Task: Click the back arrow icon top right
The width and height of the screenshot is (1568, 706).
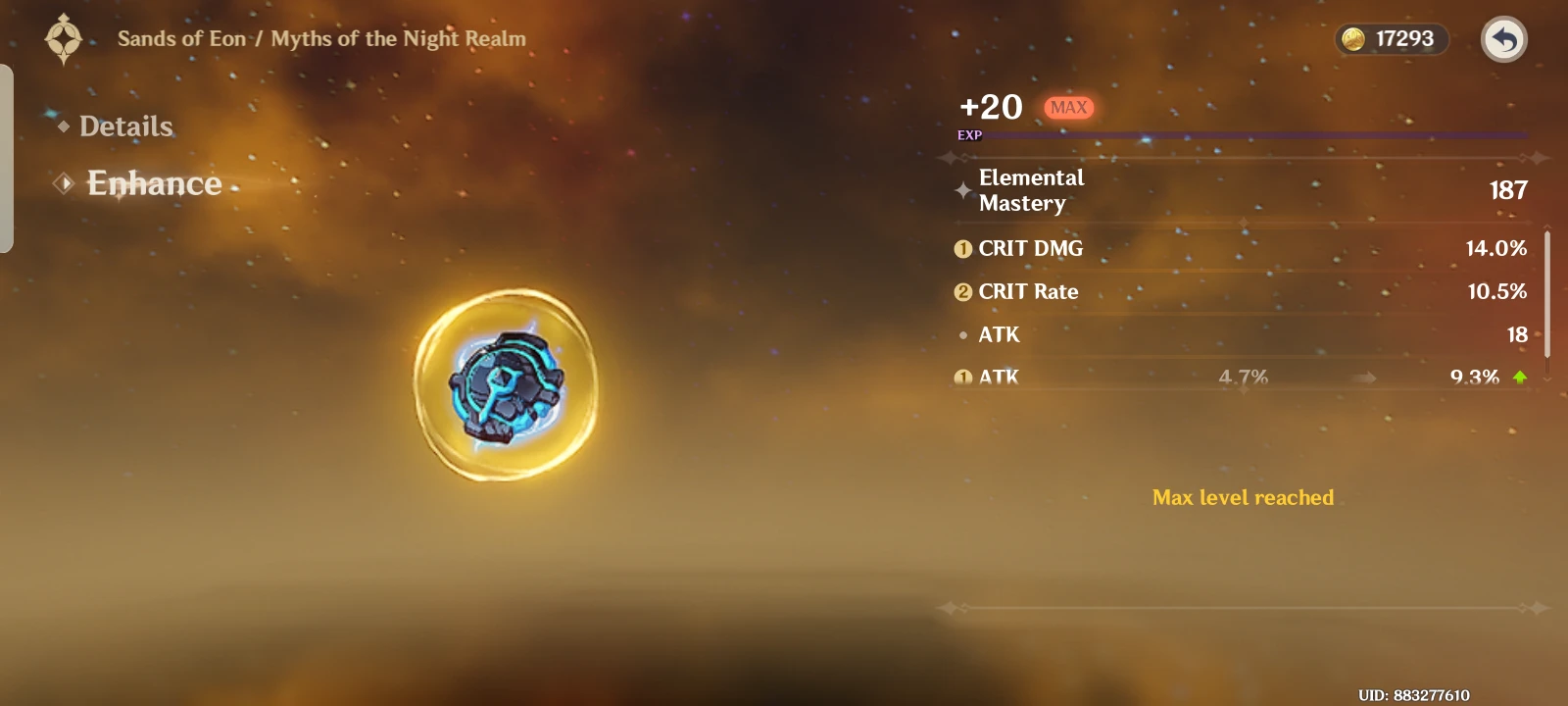Action: coord(1503,39)
